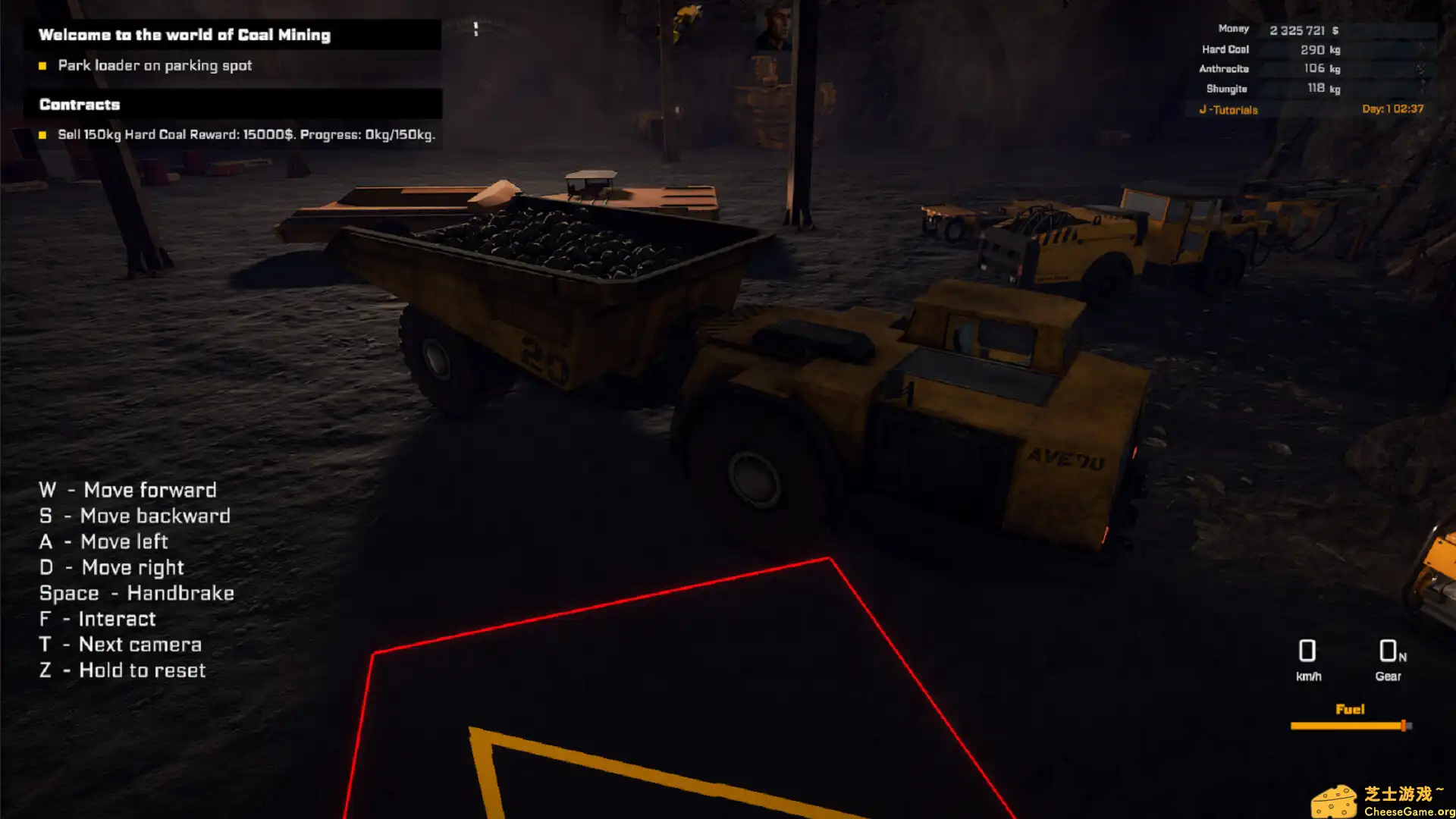Click the Day 1 clock display

click(x=1393, y=108)
